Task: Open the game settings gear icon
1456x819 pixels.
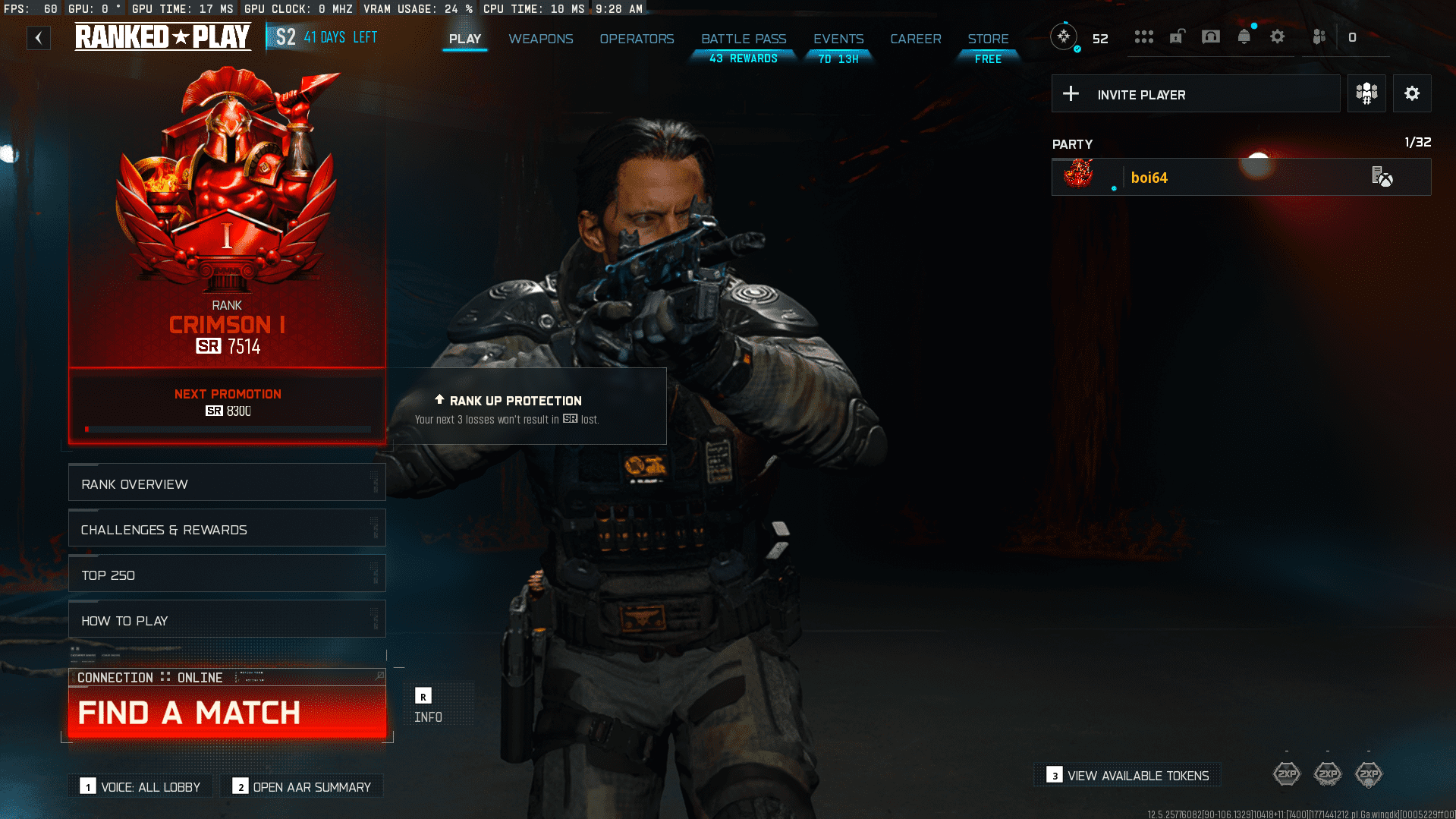Action: tap(1278, 36)
